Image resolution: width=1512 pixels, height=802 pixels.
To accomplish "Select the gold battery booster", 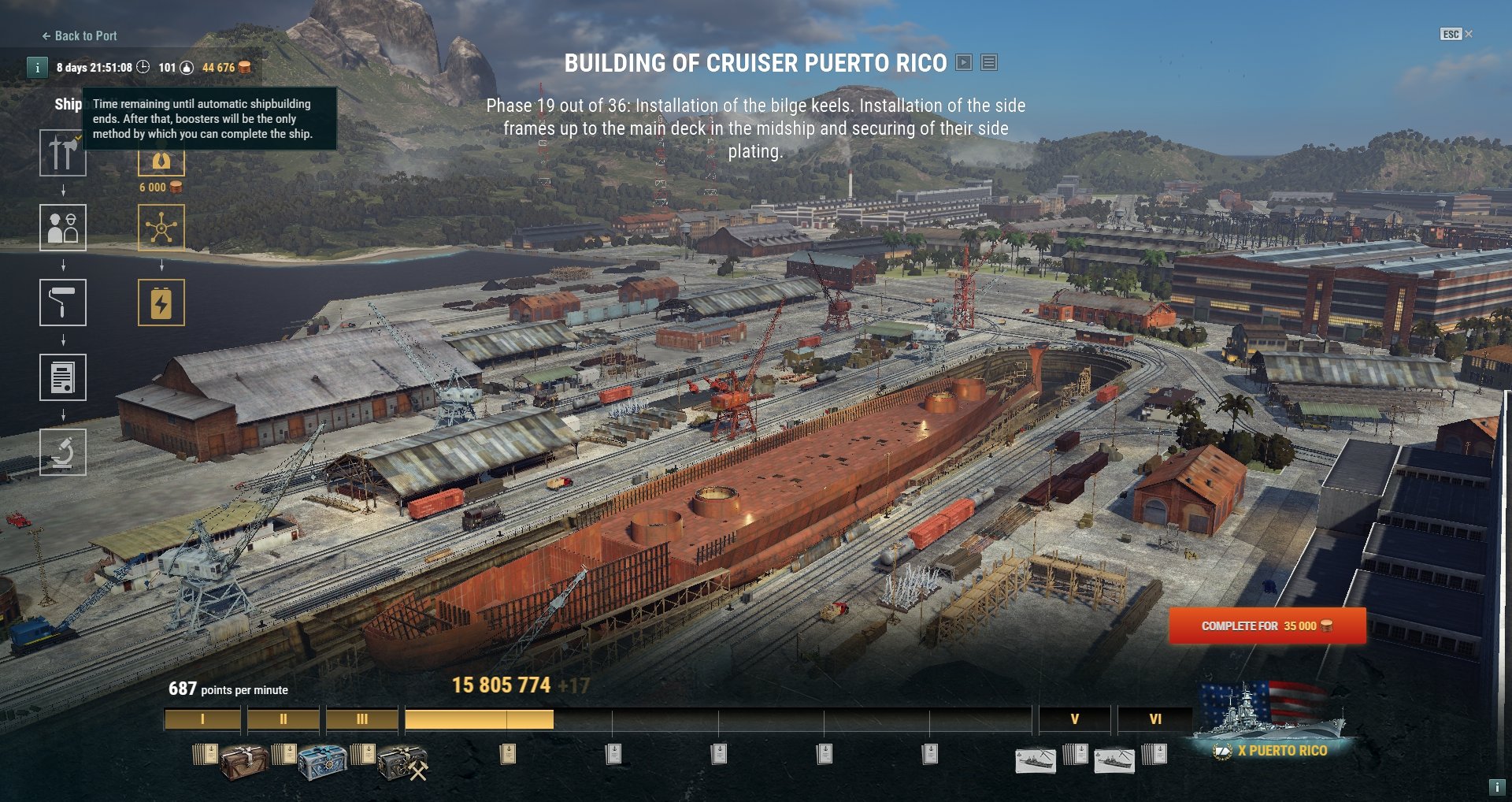I will (161, 303).
